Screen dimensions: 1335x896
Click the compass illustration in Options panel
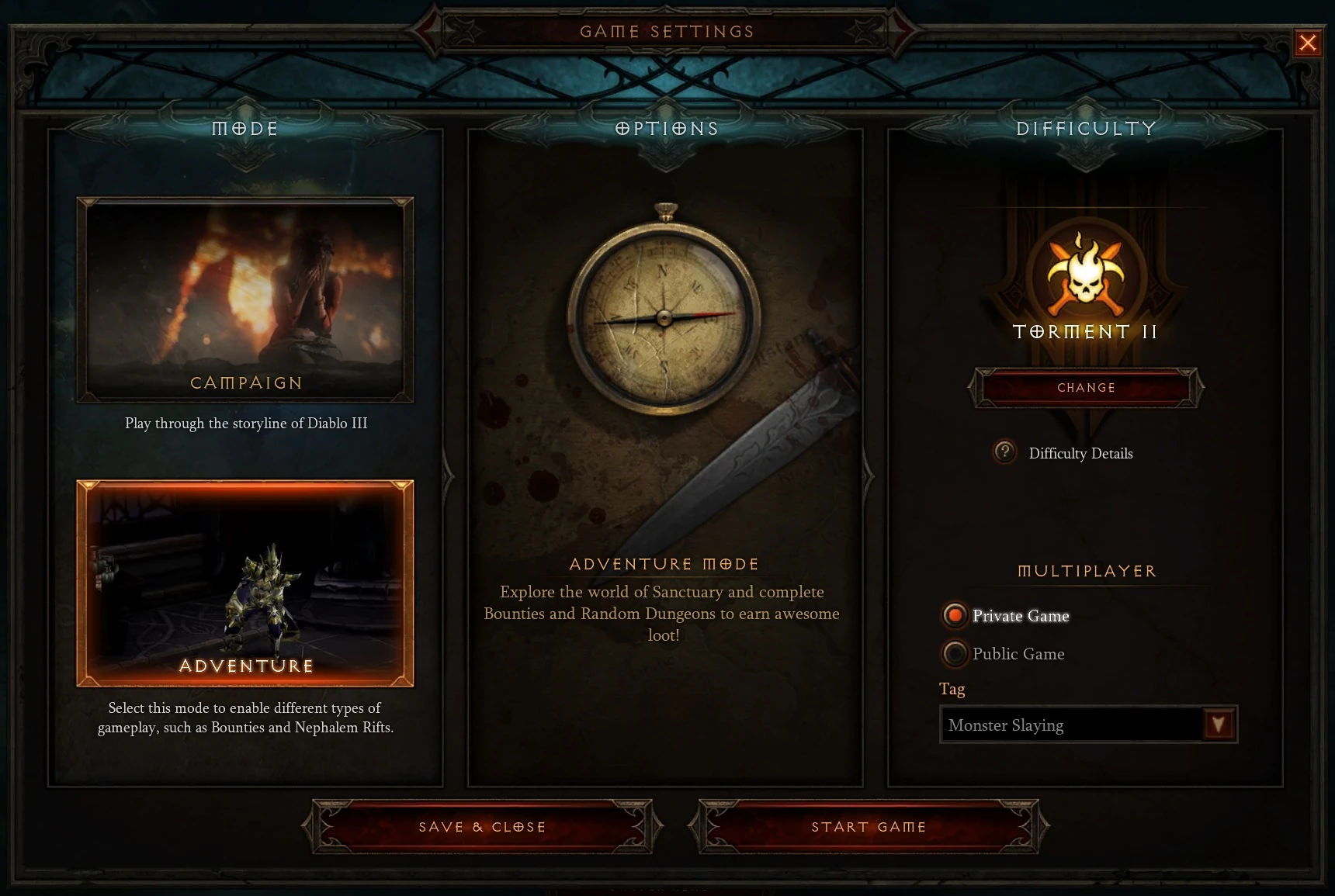click(664, 318)
